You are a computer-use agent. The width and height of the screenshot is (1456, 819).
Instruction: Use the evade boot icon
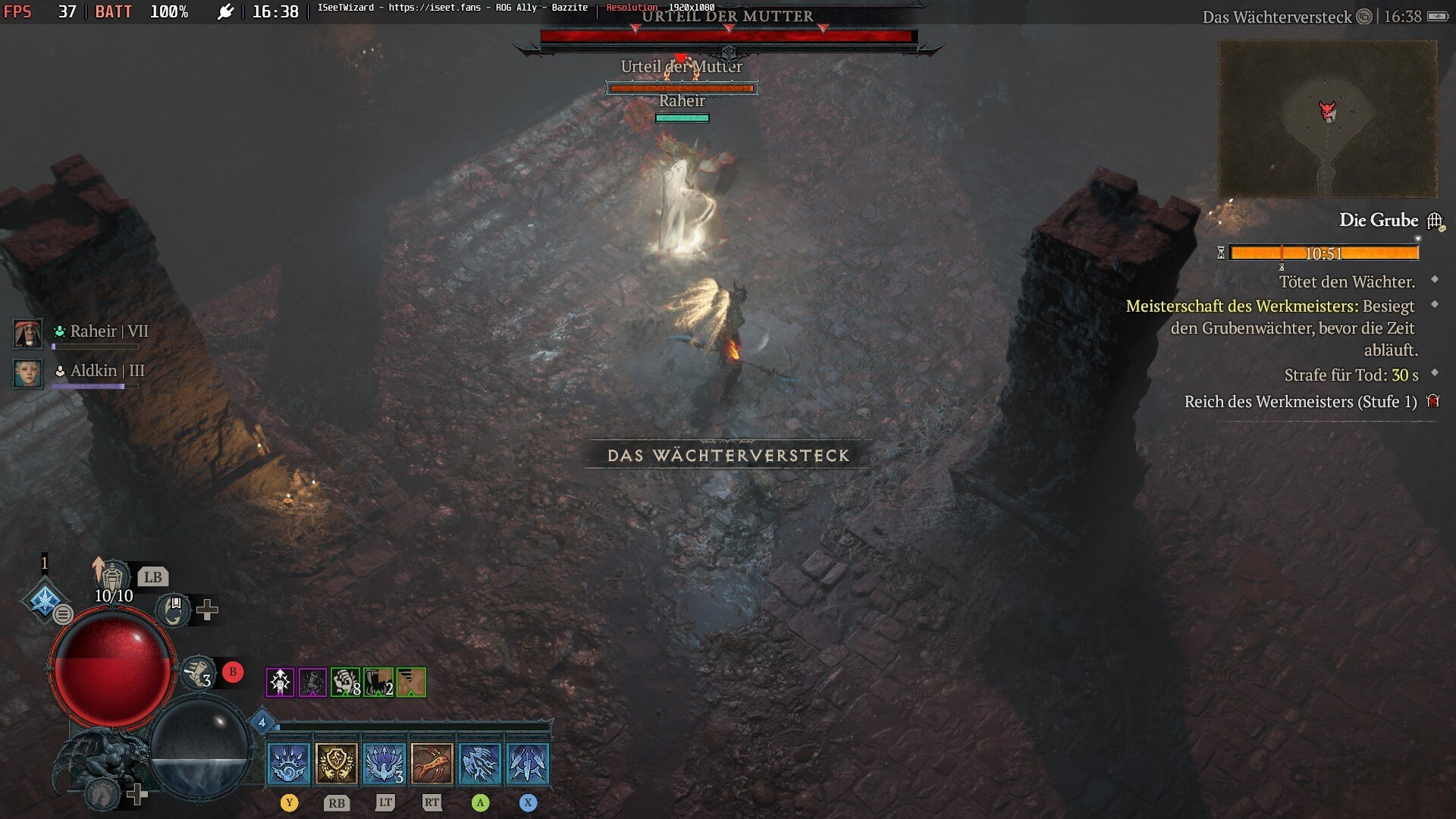(198, 673)
